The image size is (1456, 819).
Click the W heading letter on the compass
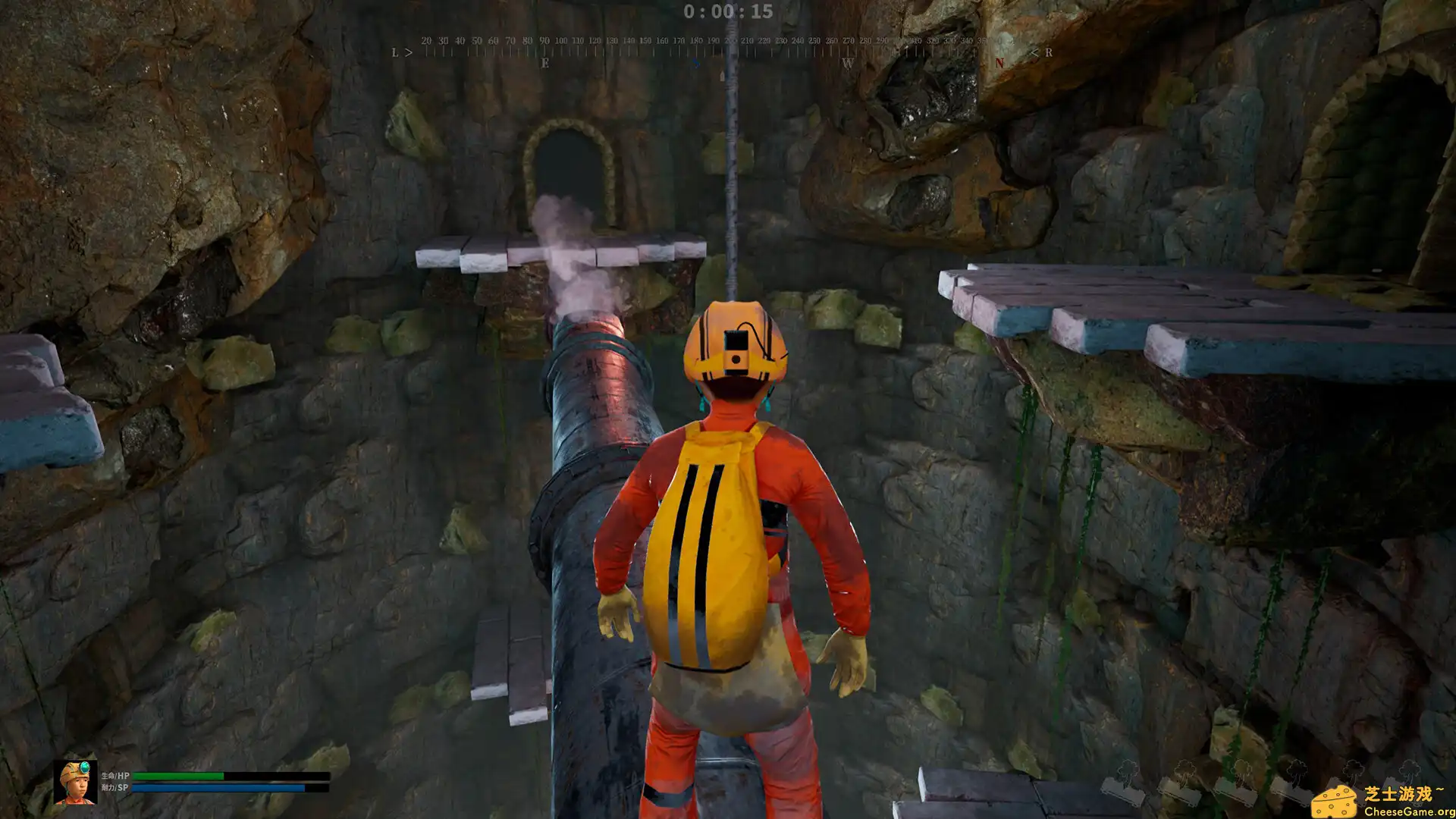click(849, 64)
